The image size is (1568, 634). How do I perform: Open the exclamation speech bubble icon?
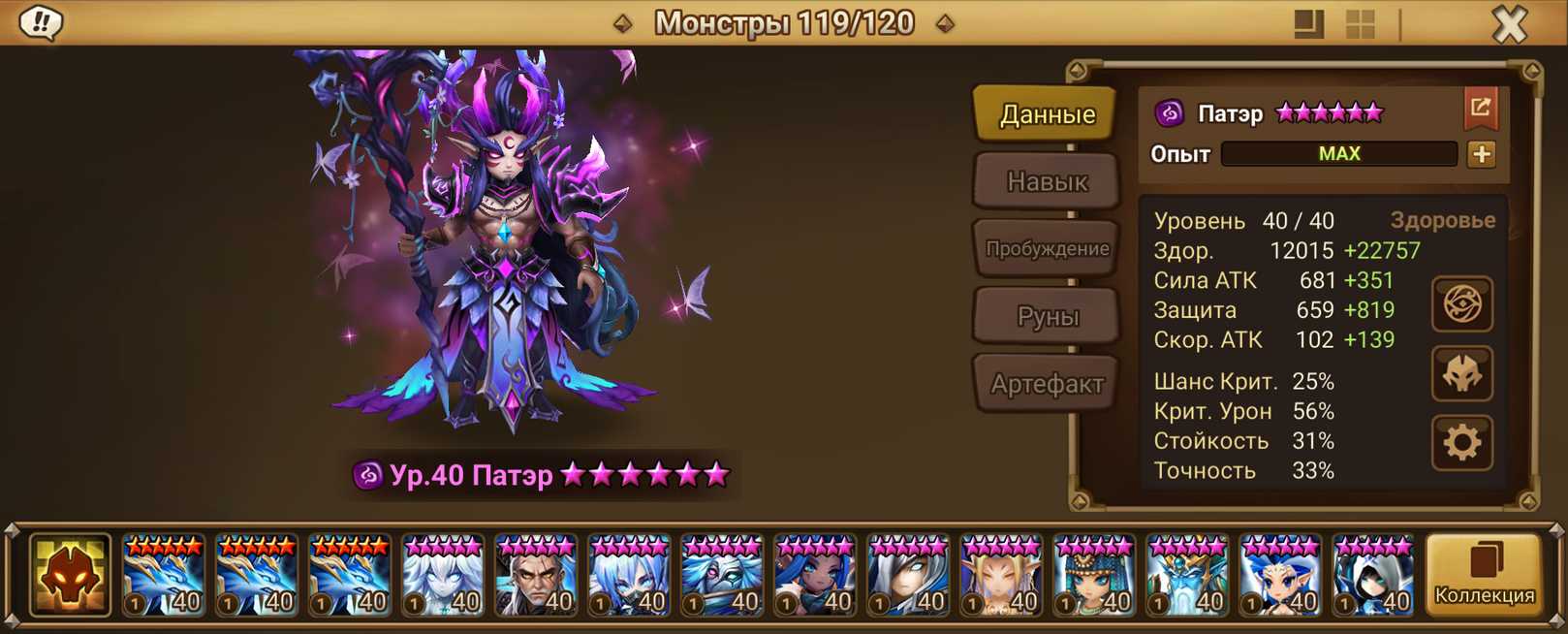click(41, 22)
